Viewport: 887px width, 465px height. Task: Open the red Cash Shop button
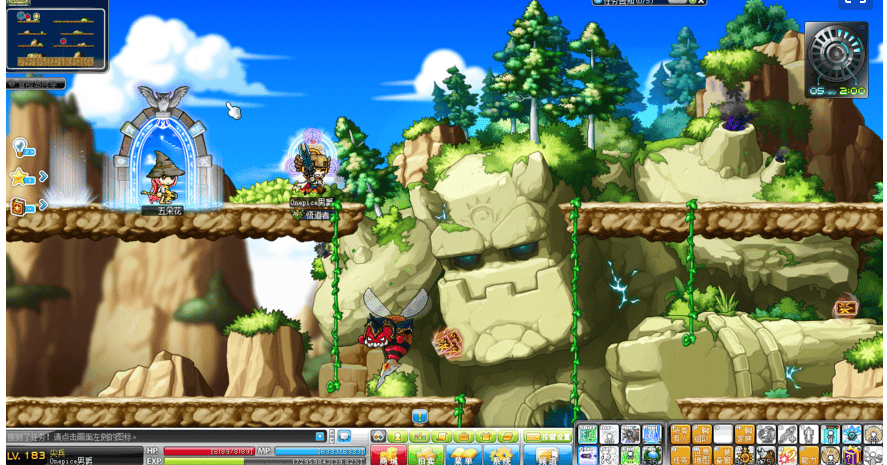(386, 456)
